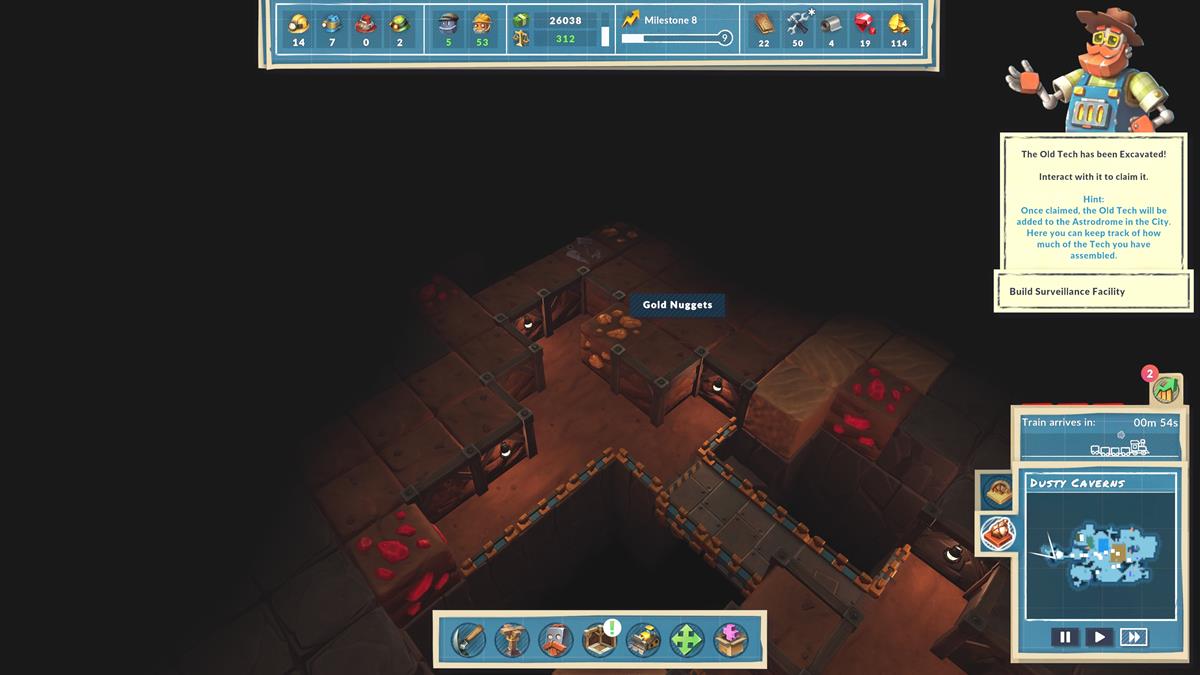Switch to the upper map layer tab

click(x=997, y=490)
